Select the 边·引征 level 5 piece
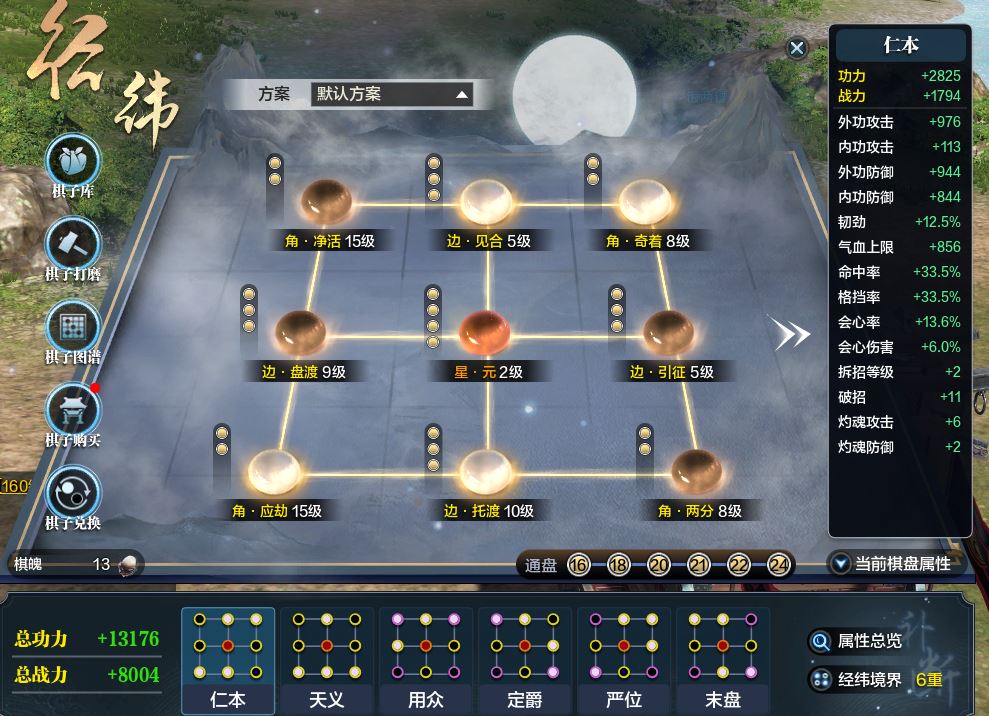 click(669, 333)
